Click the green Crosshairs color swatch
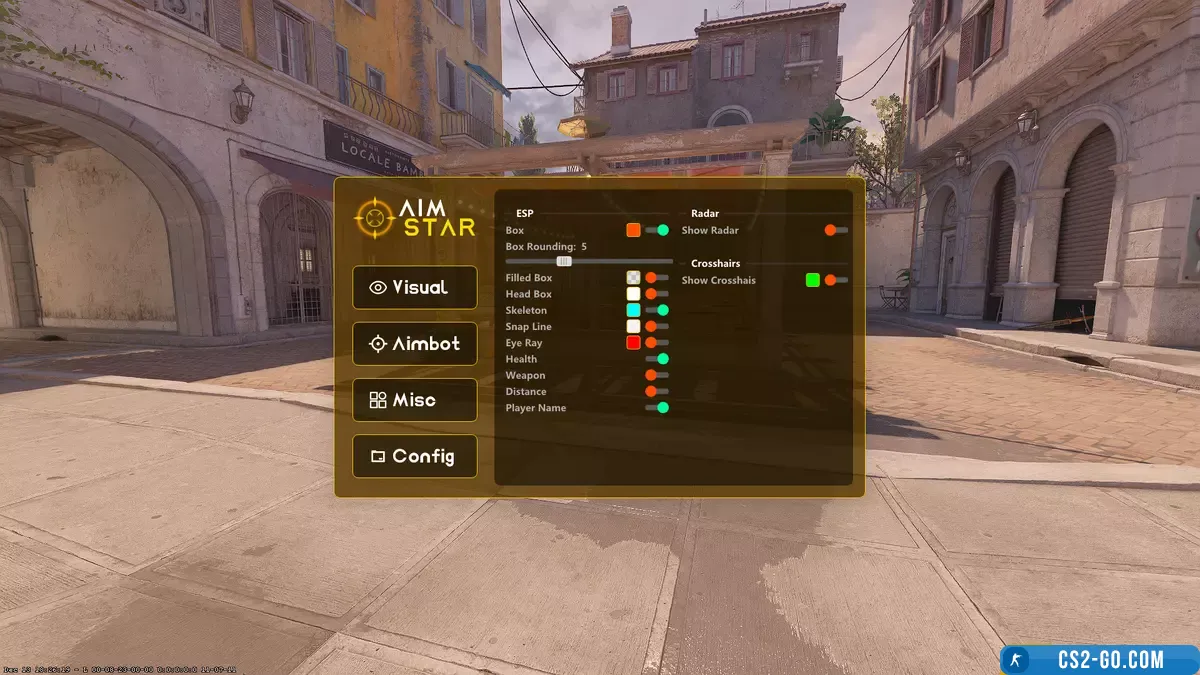The image size is (1200, 675). coord(813,280)
